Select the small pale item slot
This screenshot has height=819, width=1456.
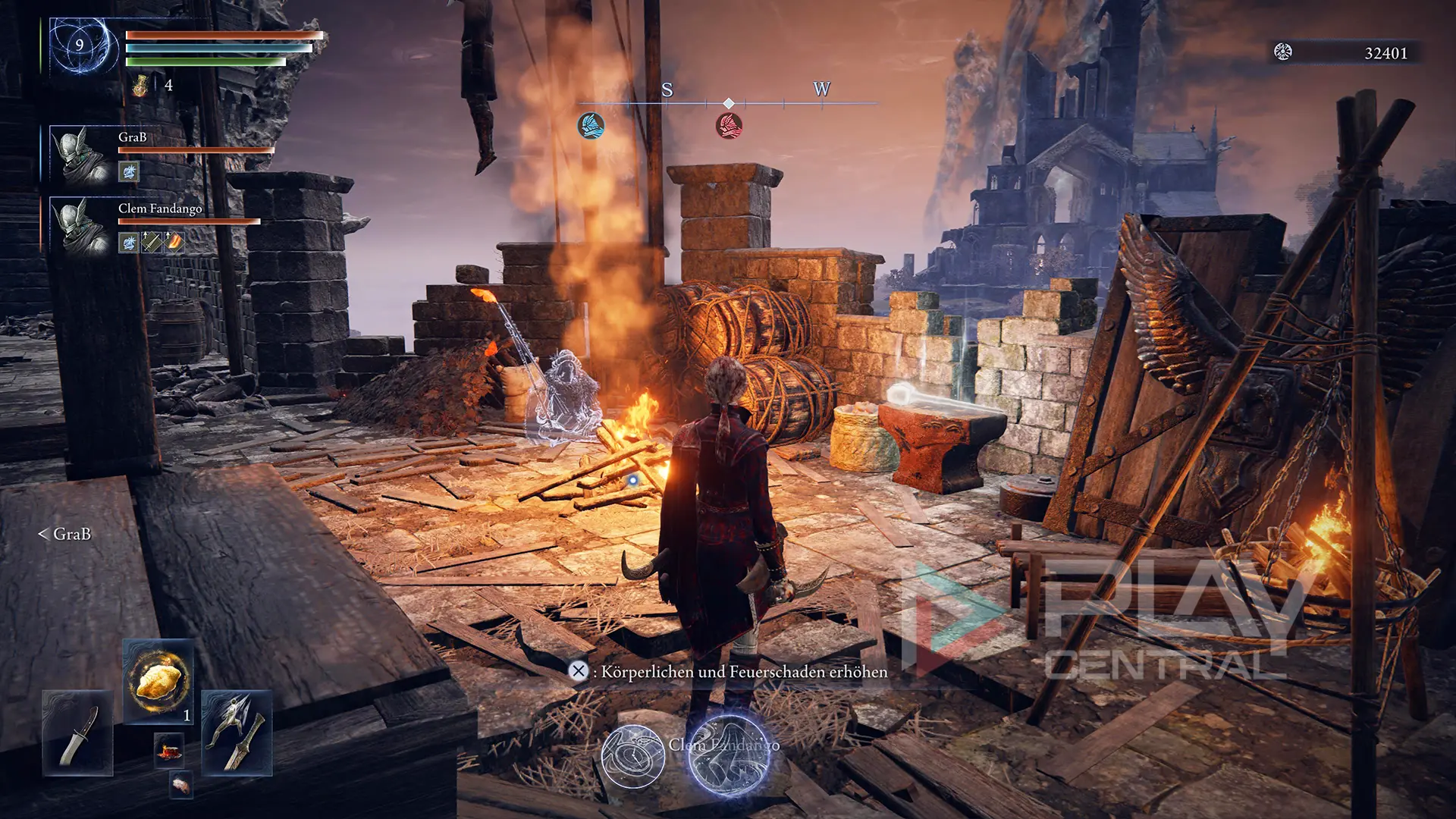point(181,785)
